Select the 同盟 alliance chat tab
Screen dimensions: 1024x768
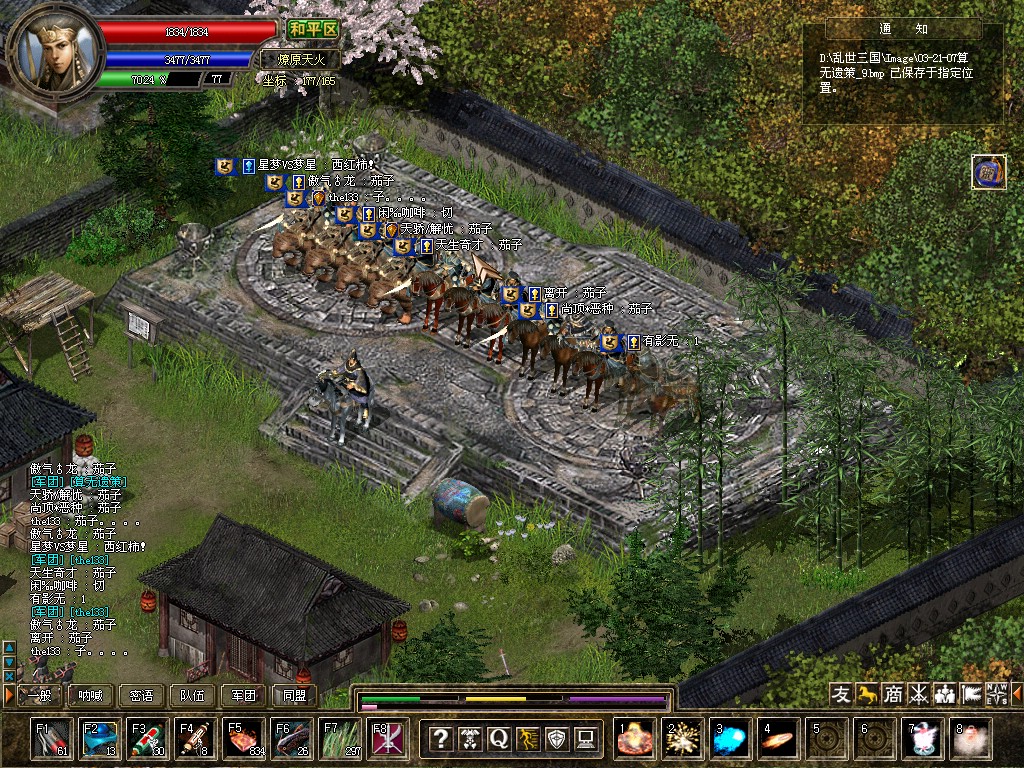(x=294, y=695)
